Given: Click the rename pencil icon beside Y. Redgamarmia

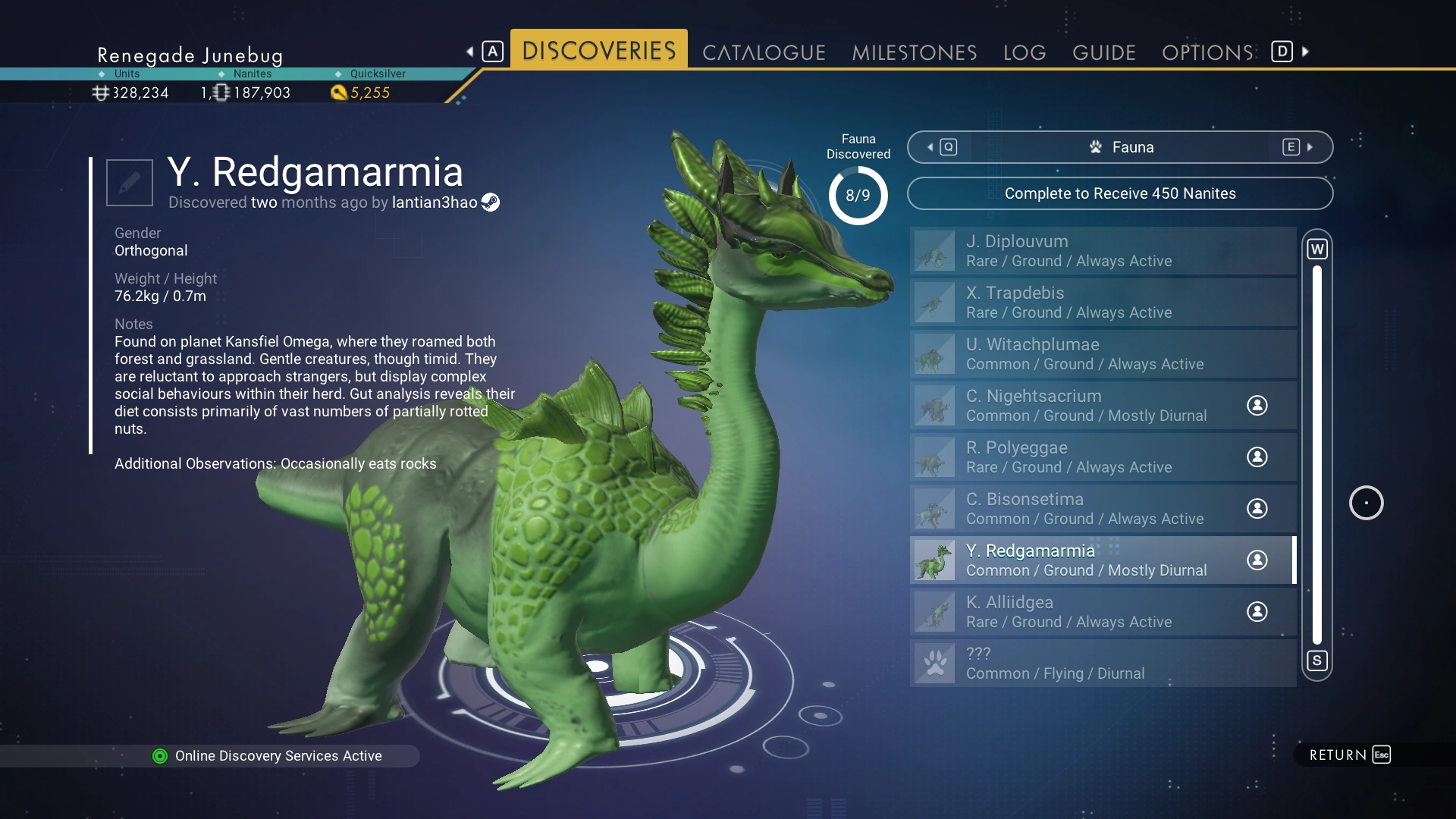Looking at the screenshot, I should point(130,182).
